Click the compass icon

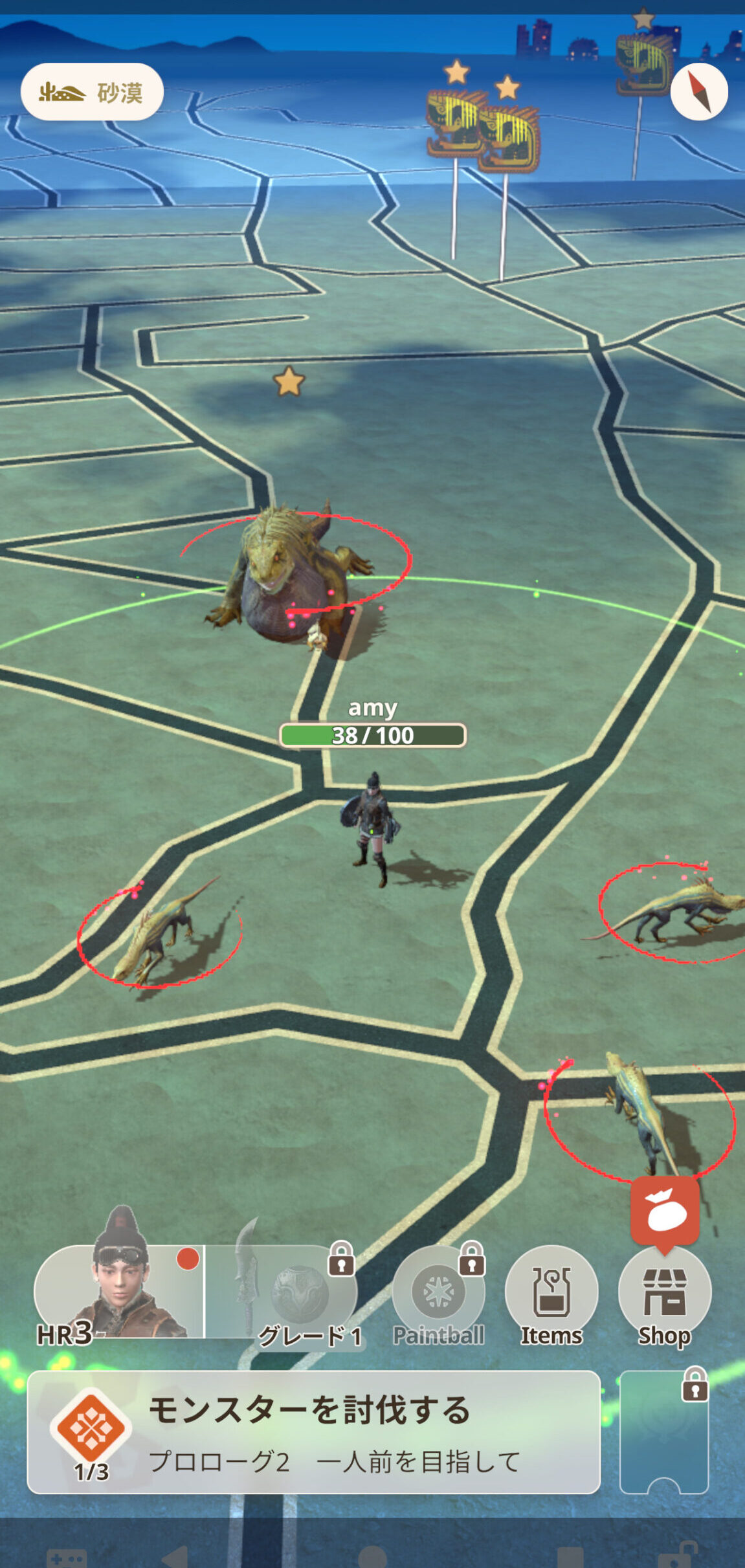(698, 92)
